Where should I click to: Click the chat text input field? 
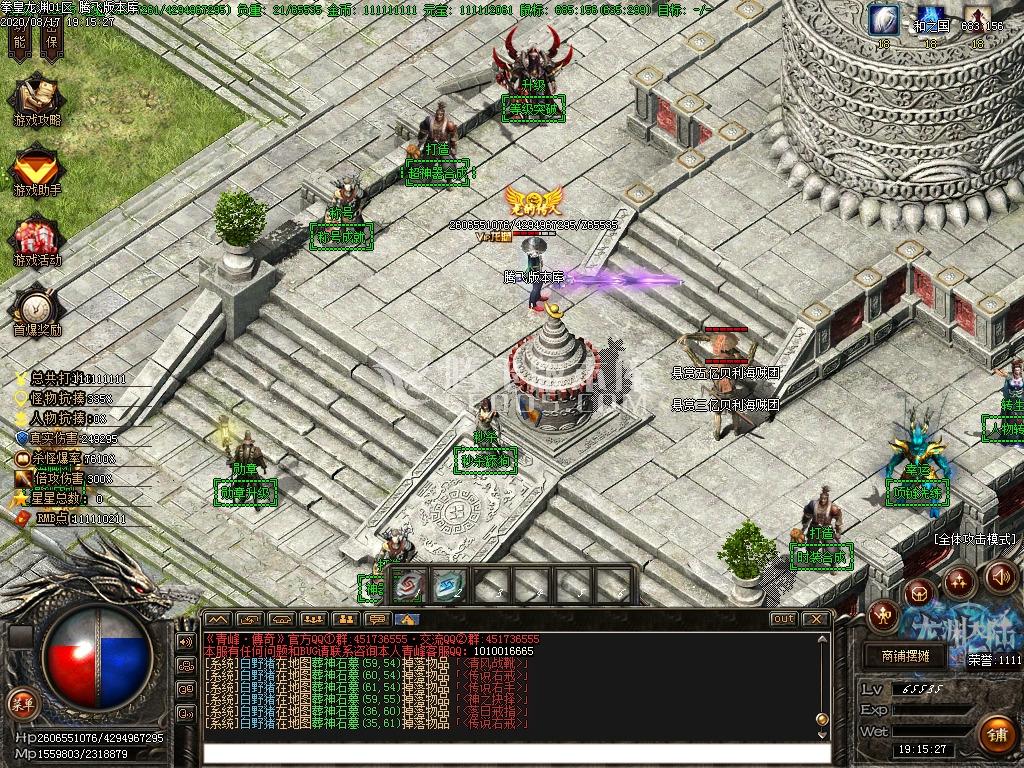[516, 755]
